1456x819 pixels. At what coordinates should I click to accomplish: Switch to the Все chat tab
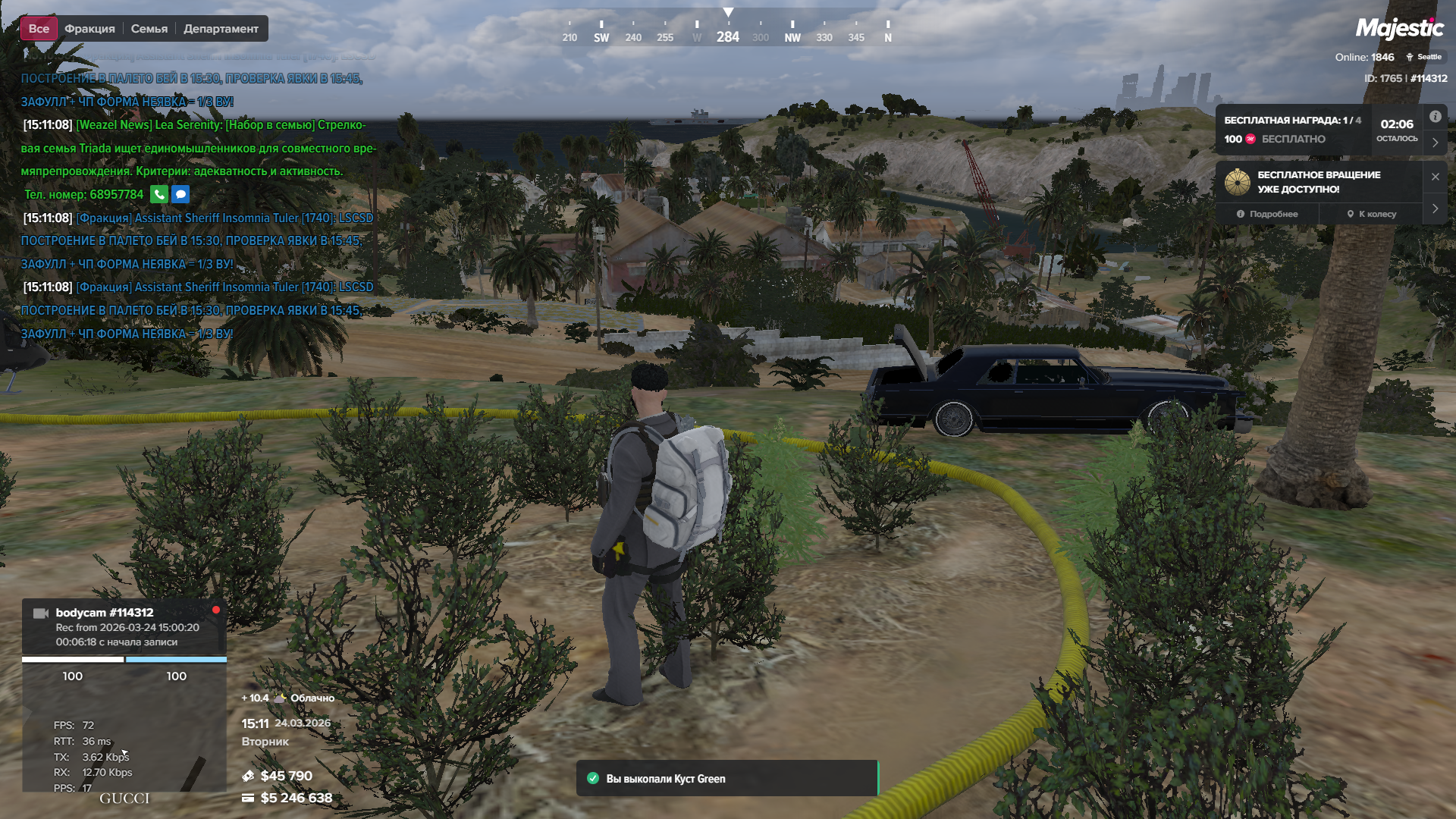39,29
